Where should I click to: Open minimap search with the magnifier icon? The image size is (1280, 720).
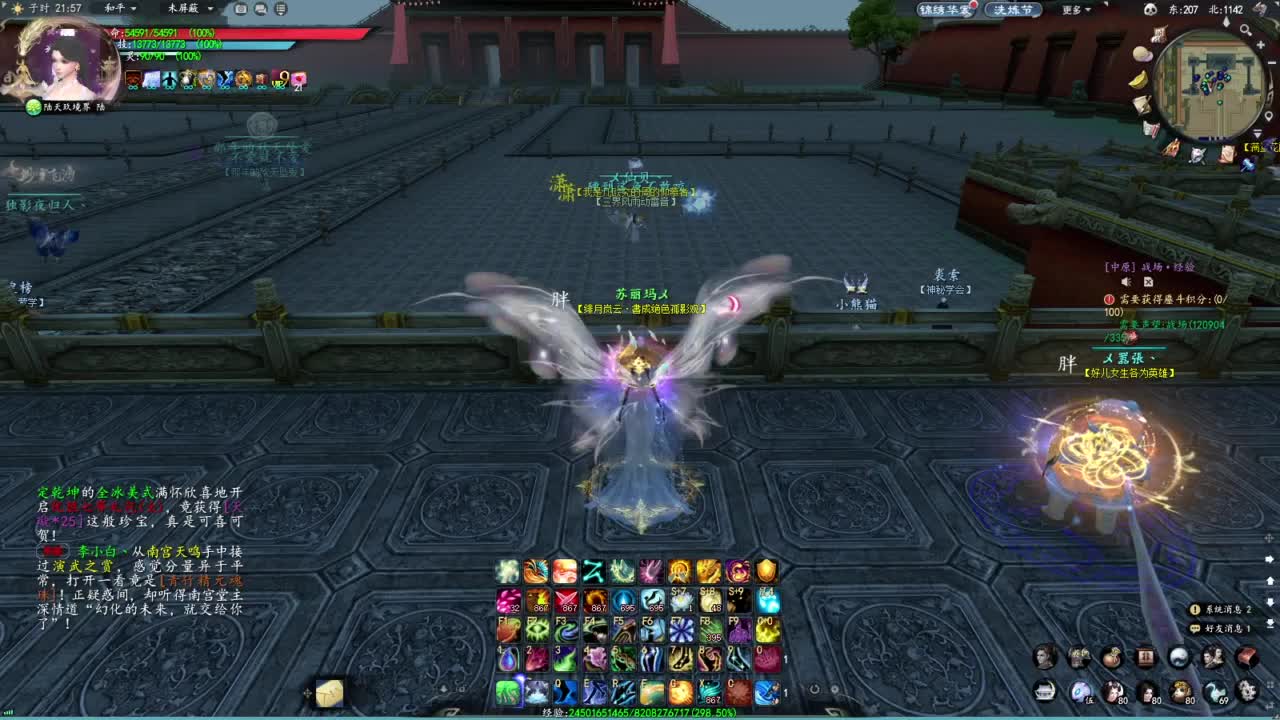[x=1246, y=30]
